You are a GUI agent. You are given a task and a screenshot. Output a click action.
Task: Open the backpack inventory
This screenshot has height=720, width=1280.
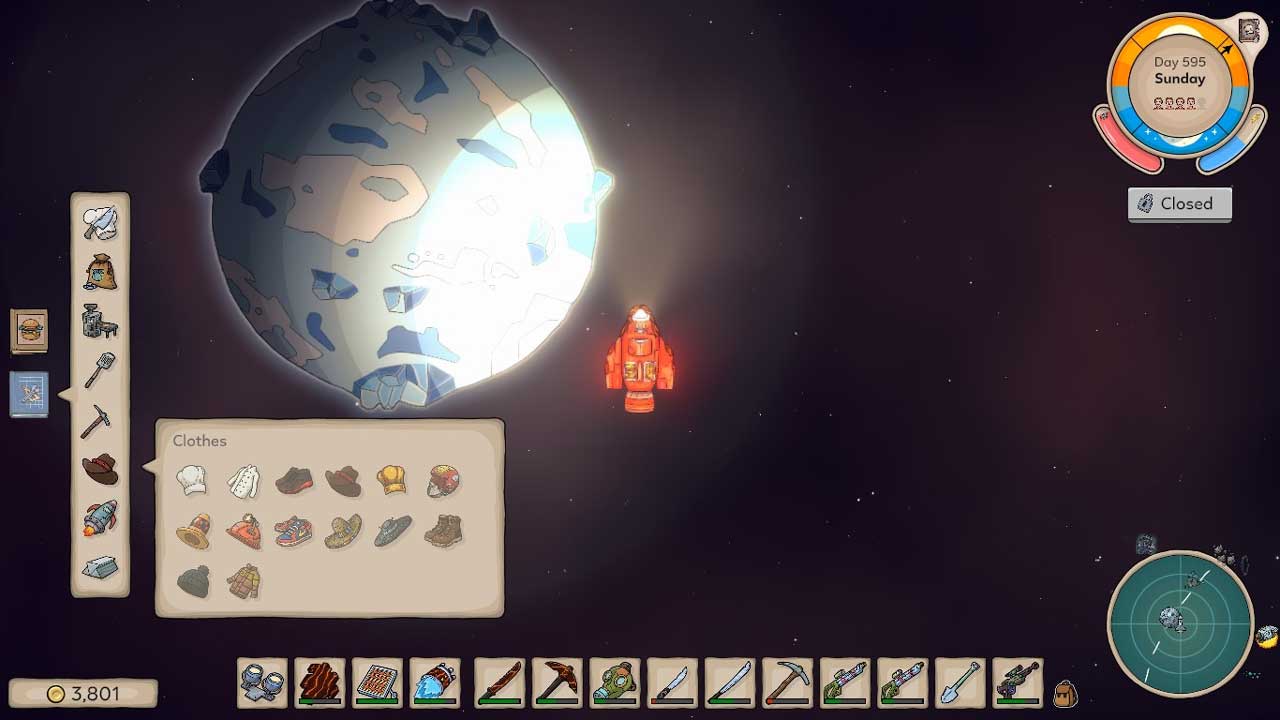coord(1065,692)
